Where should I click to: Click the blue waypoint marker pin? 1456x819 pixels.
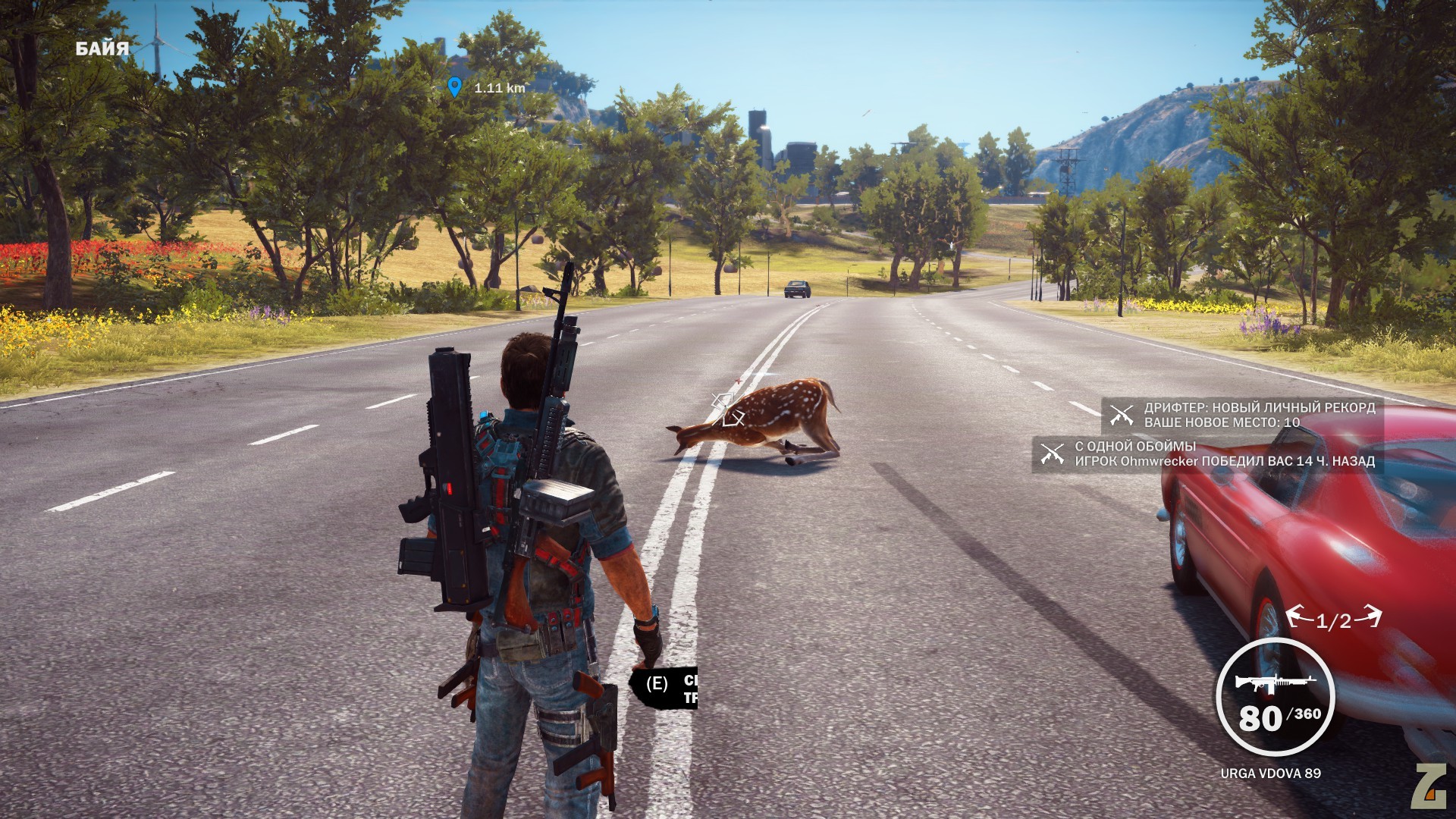(454, 86)
